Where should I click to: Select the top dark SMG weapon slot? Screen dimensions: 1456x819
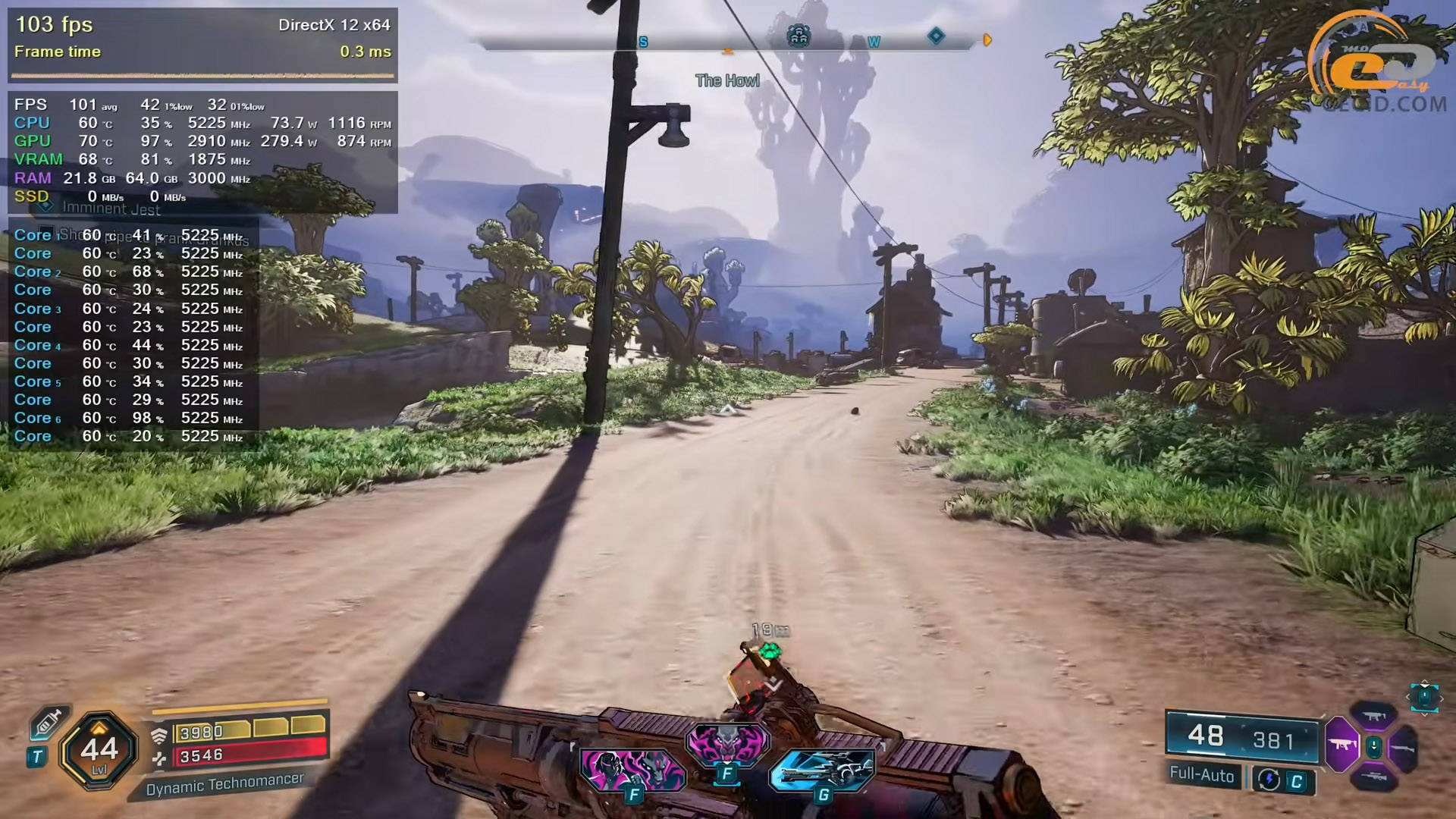(1374, 716)
